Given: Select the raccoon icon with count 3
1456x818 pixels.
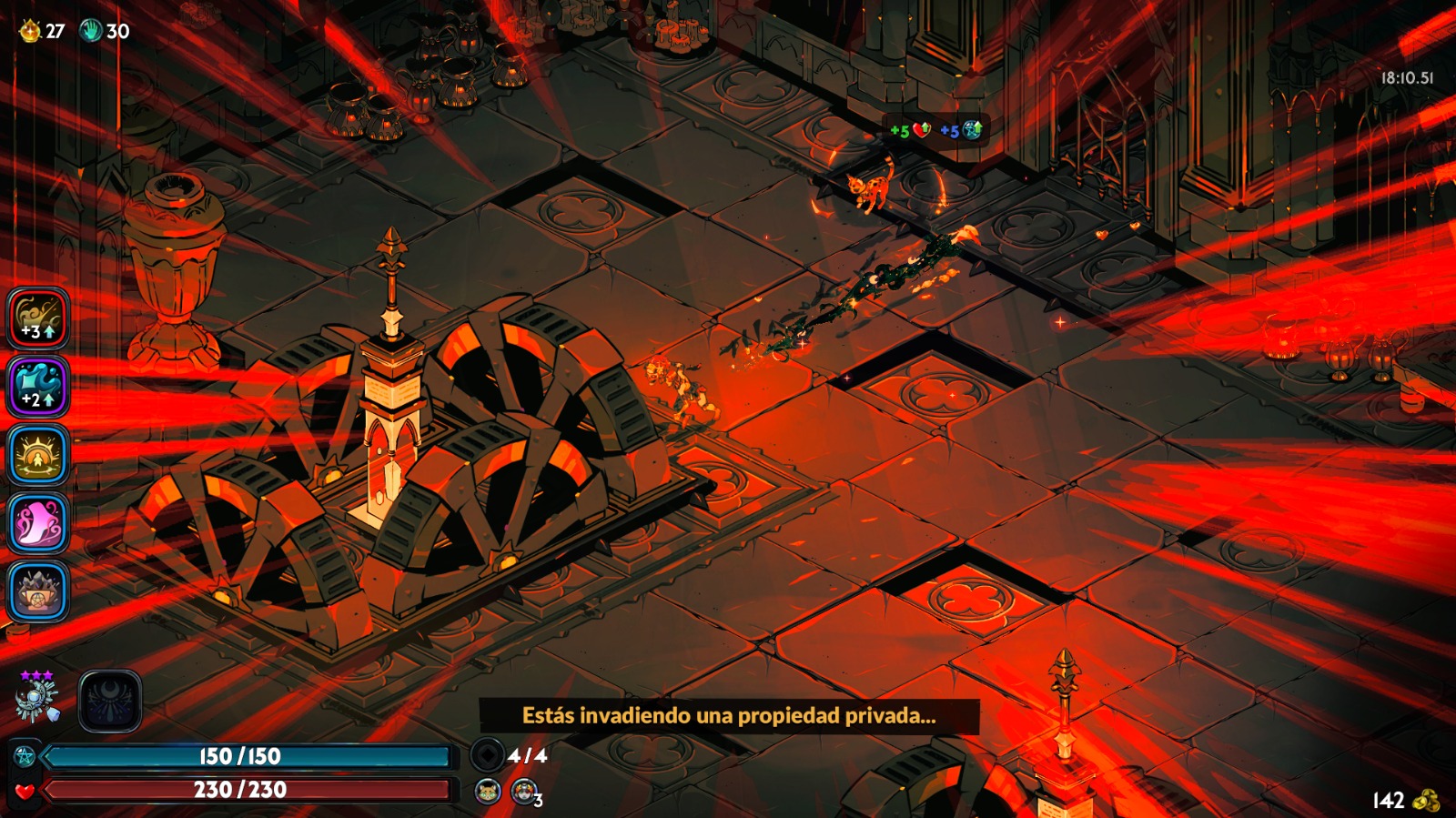Looking at the screenshot, I should [523, 792].
